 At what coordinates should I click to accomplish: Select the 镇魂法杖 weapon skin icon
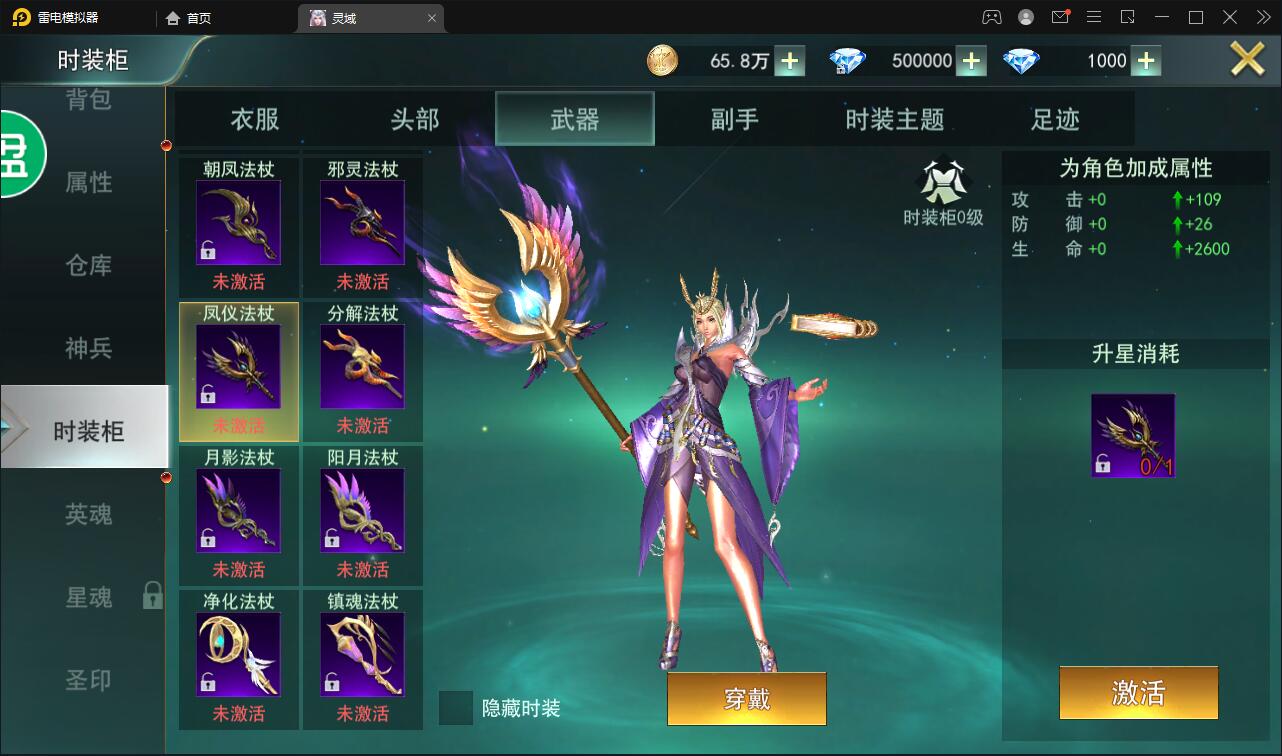click(362, 653)
